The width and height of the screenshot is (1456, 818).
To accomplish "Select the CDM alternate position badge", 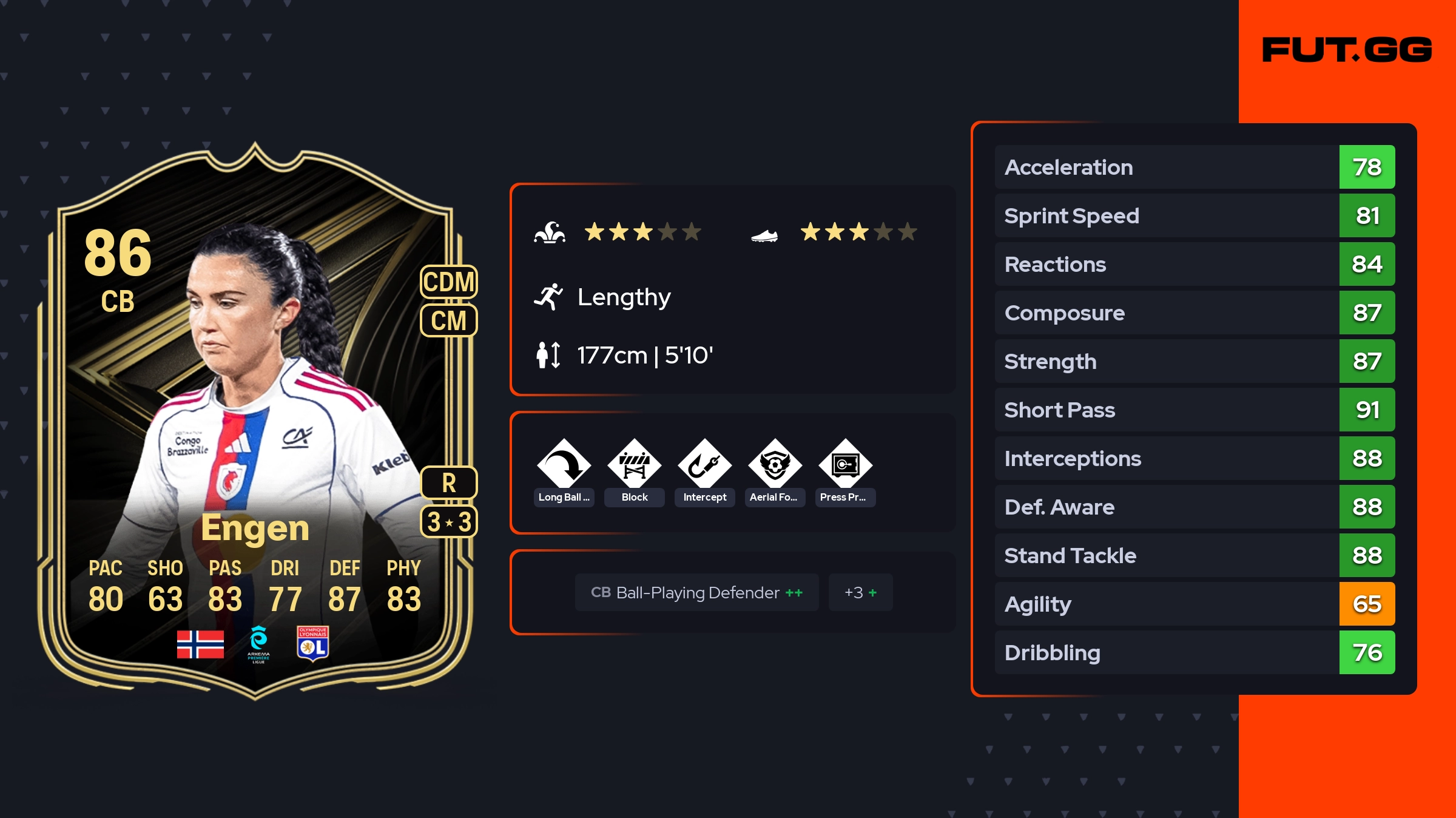I will tap(449, 282).
